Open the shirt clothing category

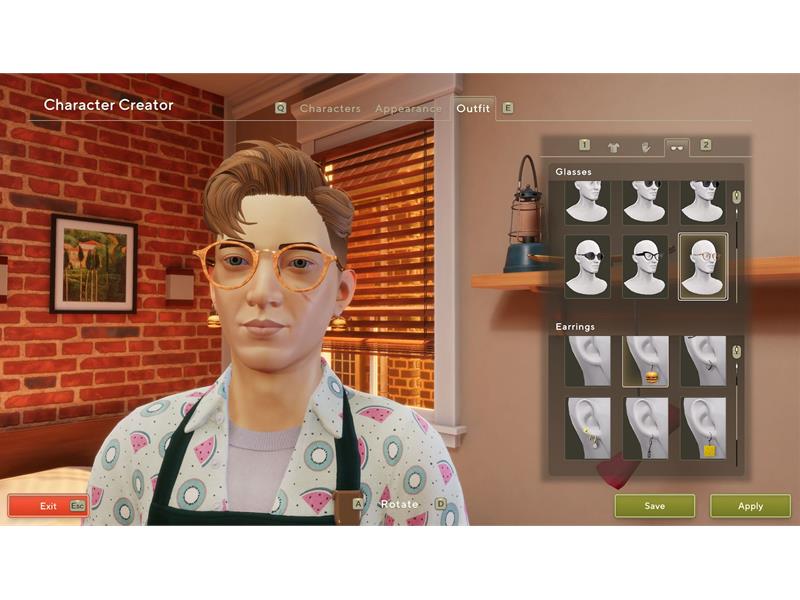coord(614,146)
